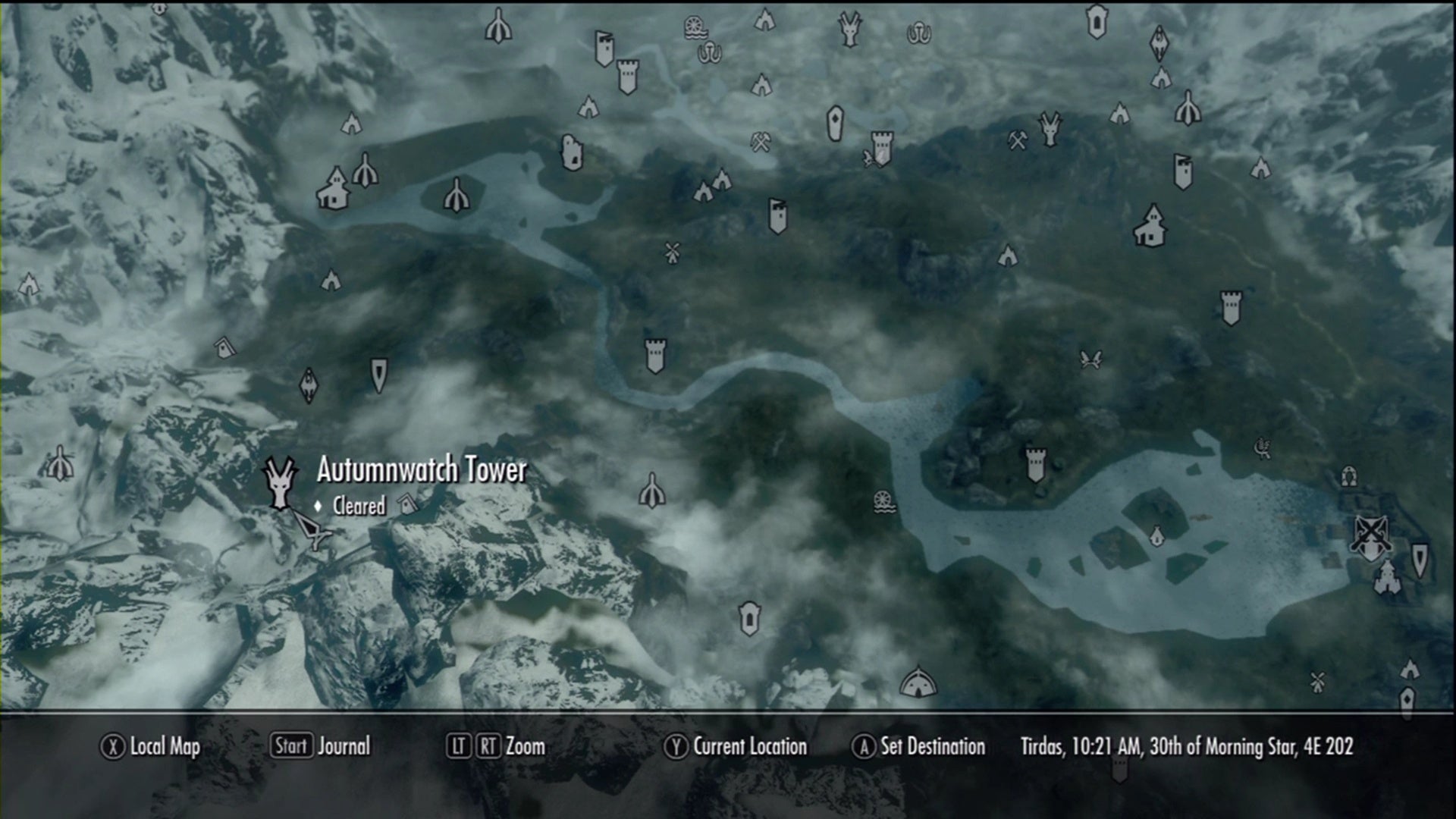Select the shield marker on the far right edge
Screen dimensions: 1456x819
(1420, 561)
